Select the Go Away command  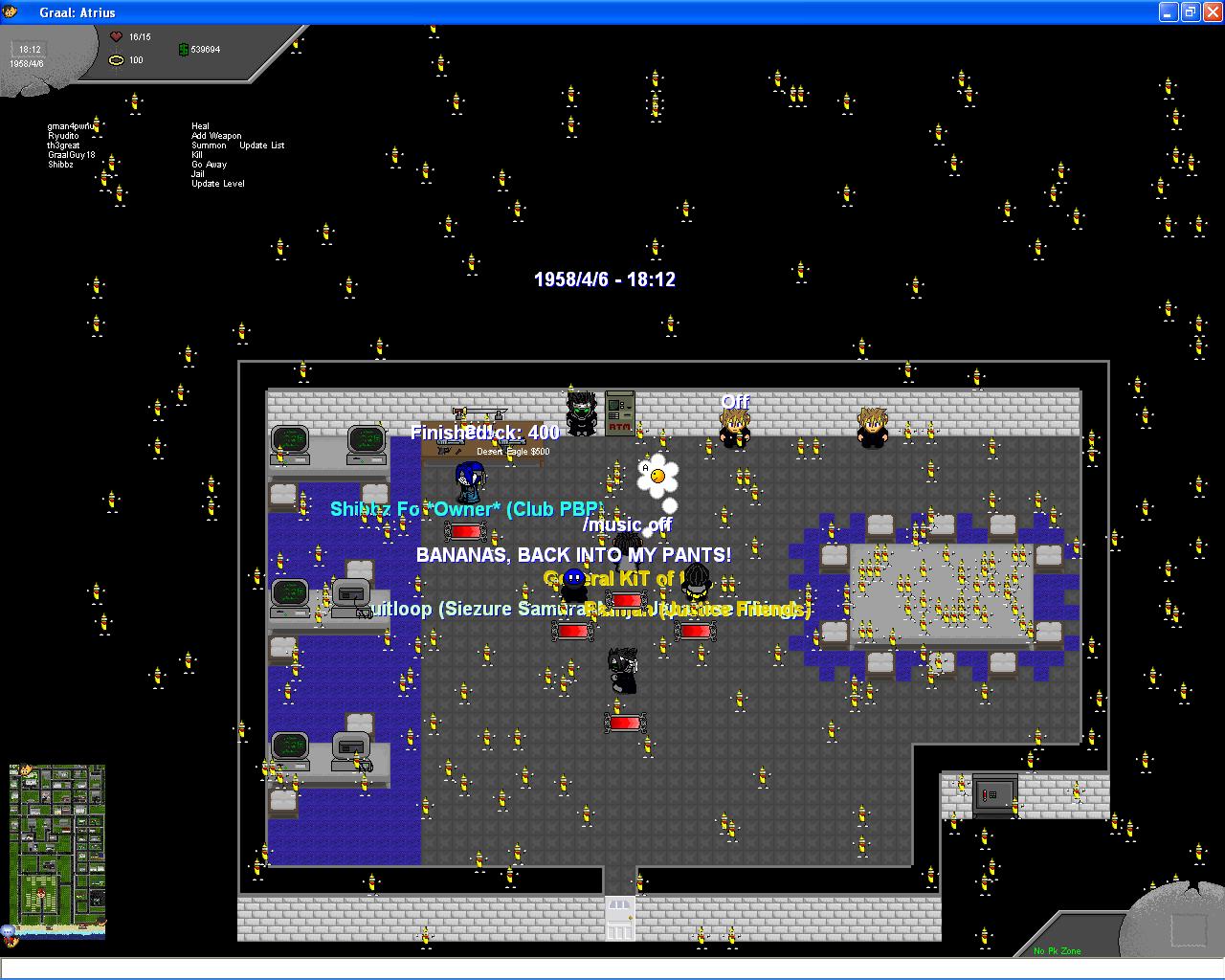click(209, 165)
